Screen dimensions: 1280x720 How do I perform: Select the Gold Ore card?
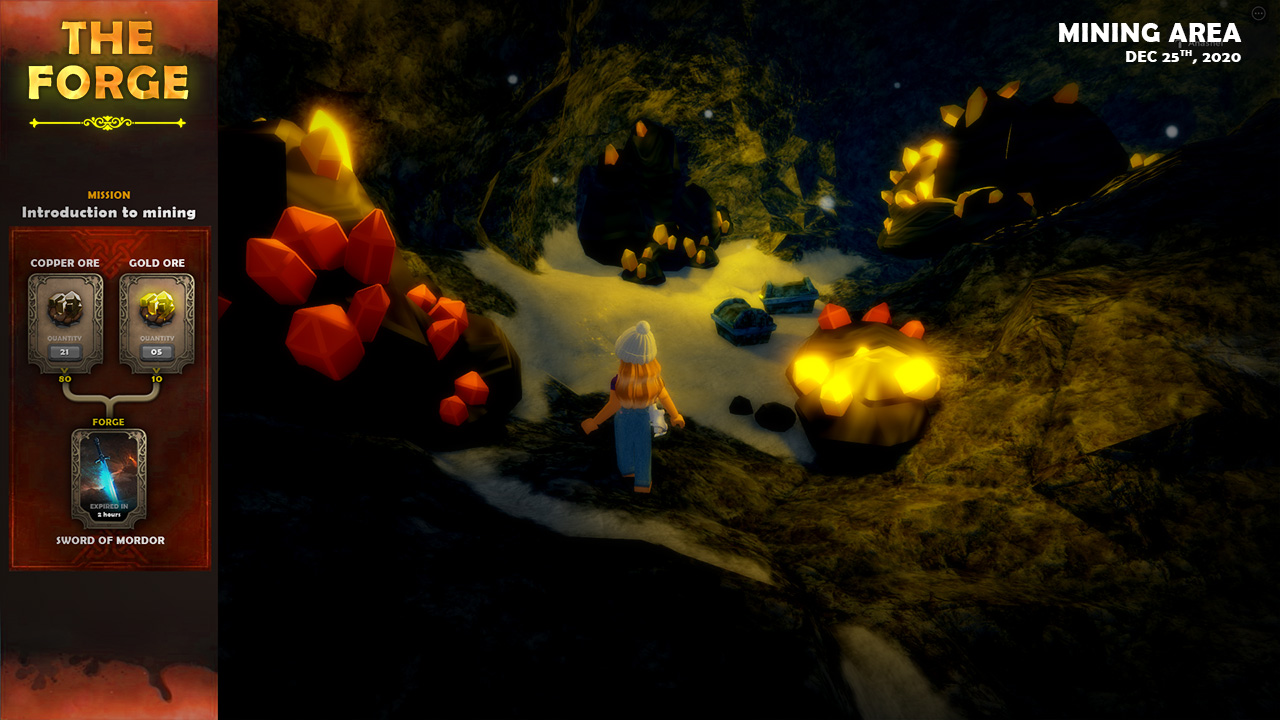click(157, 322)
